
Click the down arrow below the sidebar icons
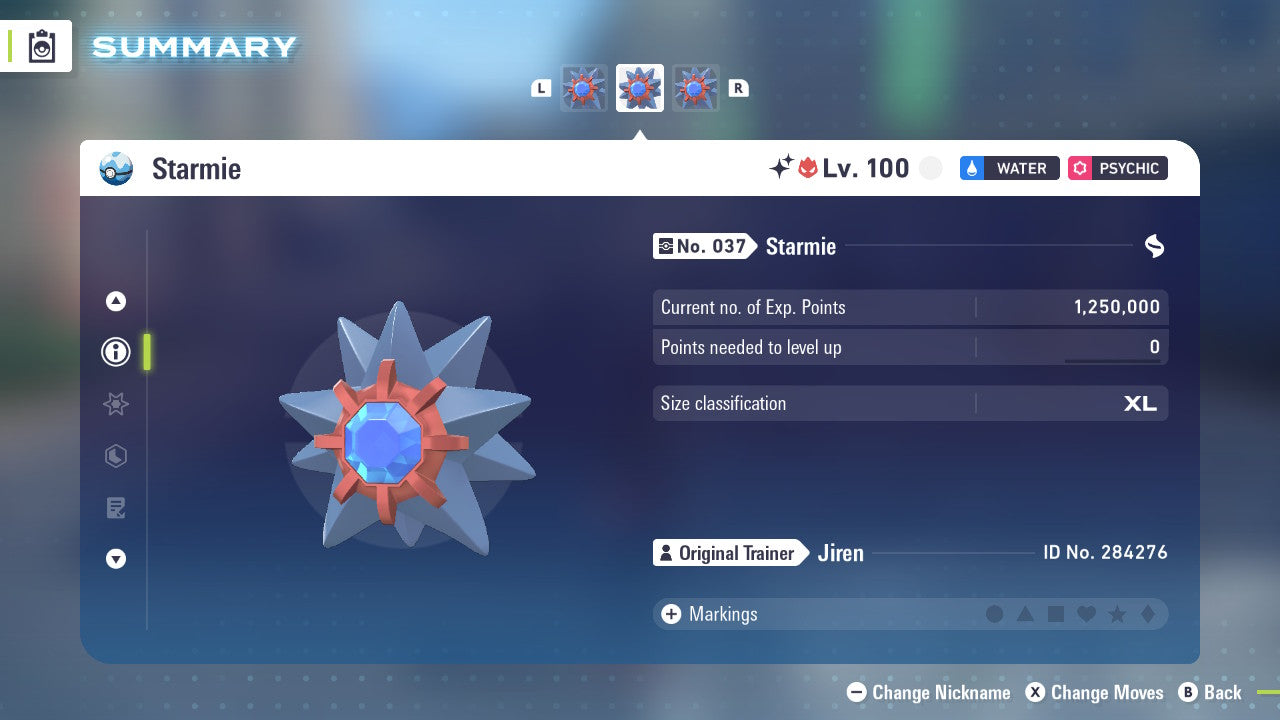(x=116, y=559)
